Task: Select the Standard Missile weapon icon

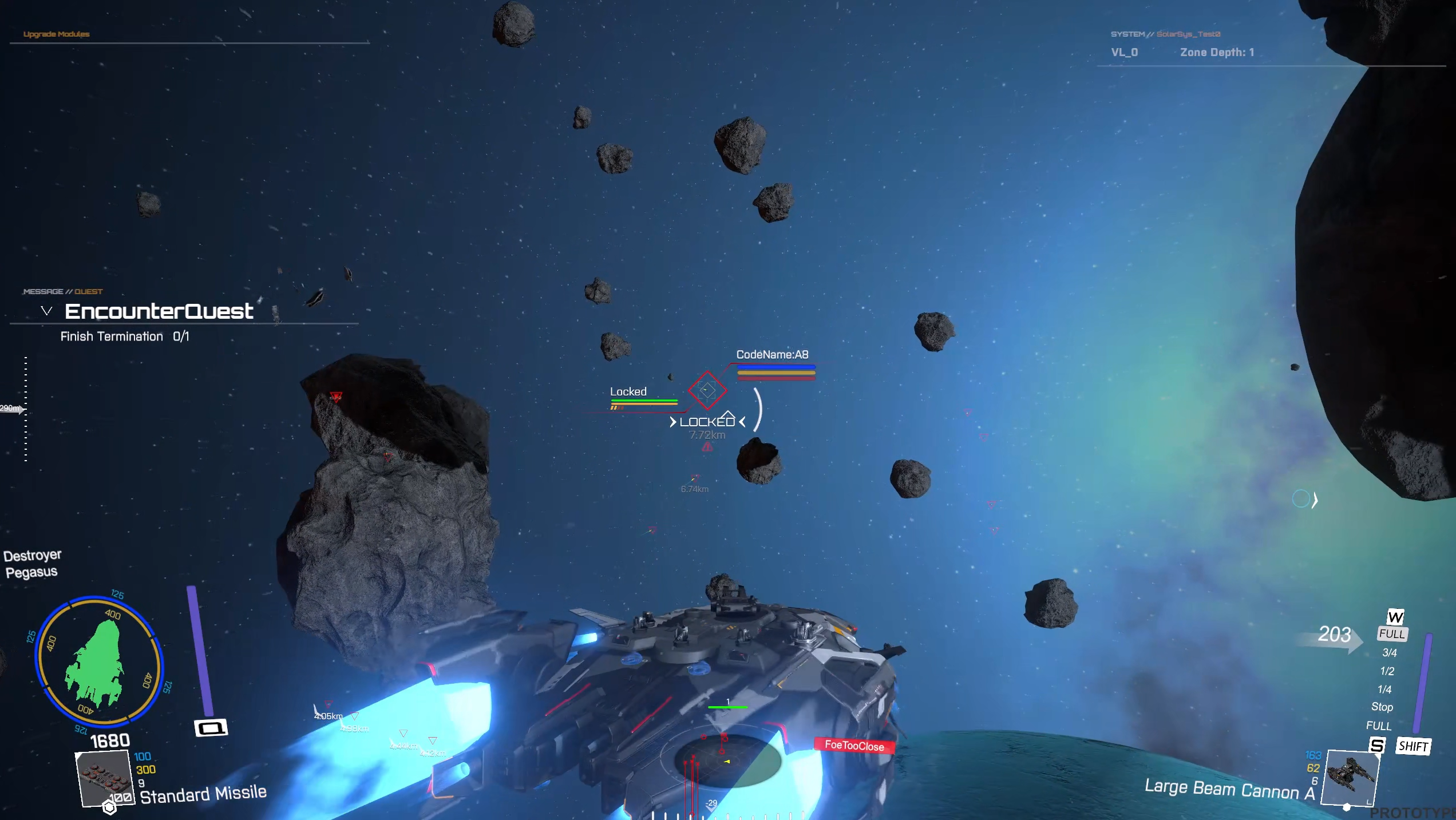Action: [x=104, y=778]
